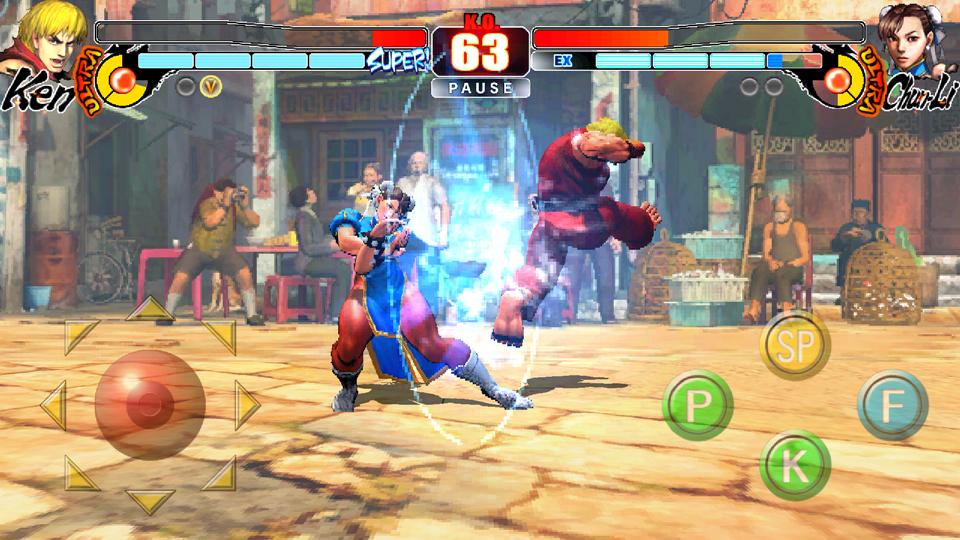
Task: Tap the red virtual joystick ball
Action: coord(150,404)
